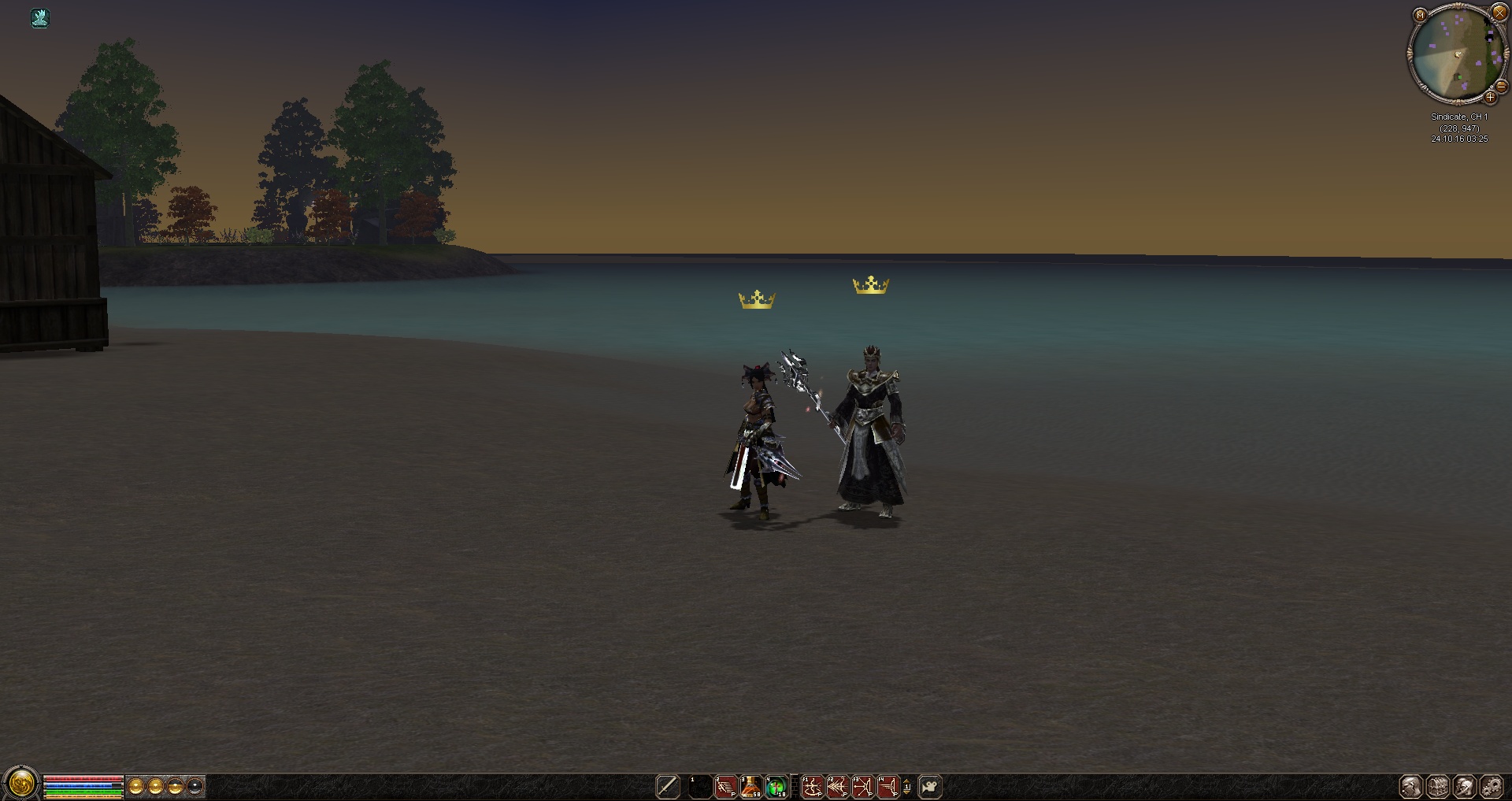Image resolution: width=1512 pixels, height=801 pixels.
Task: Zoom in the minimap
Action: click(1490, 98)
